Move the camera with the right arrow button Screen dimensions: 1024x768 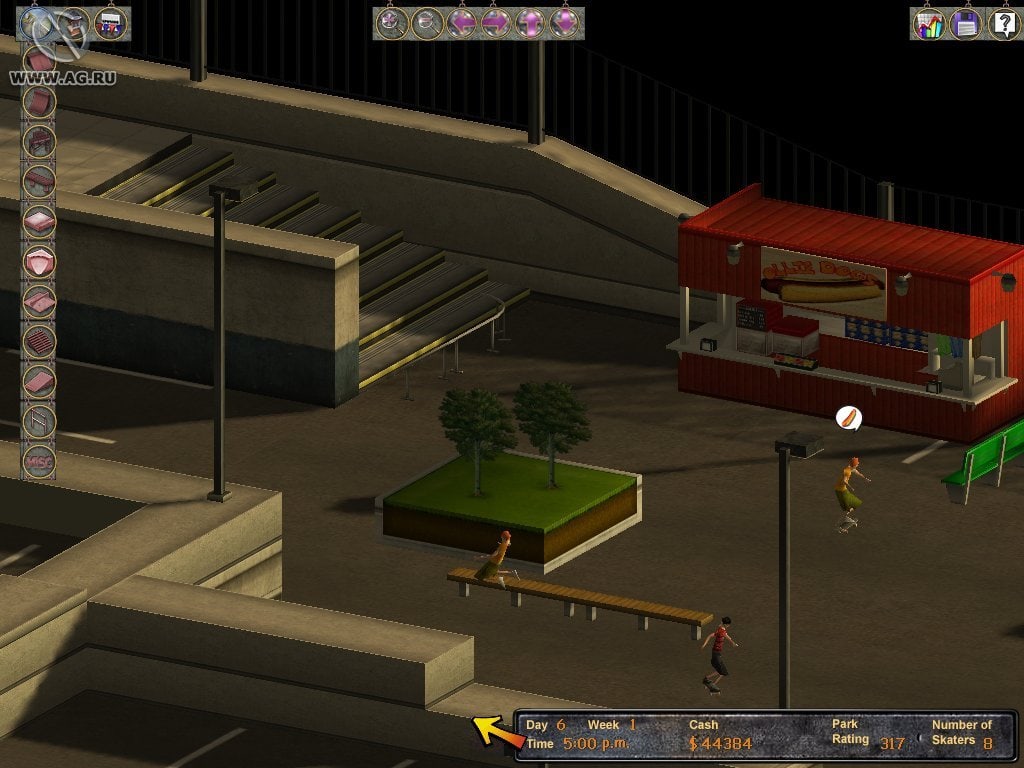pos(496,23)
